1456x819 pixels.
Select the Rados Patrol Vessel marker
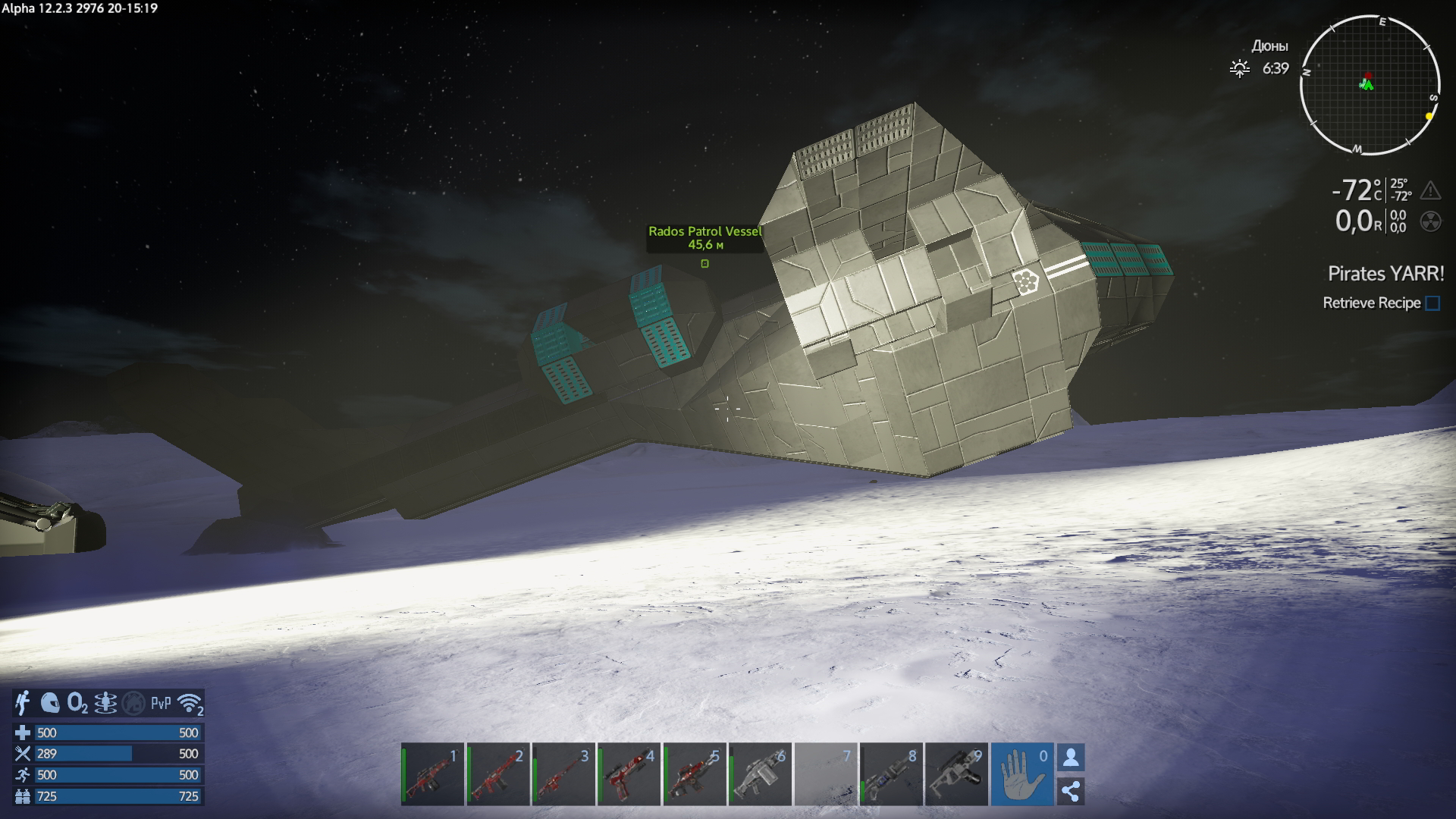pyautogui.click(x=704, y=263)
